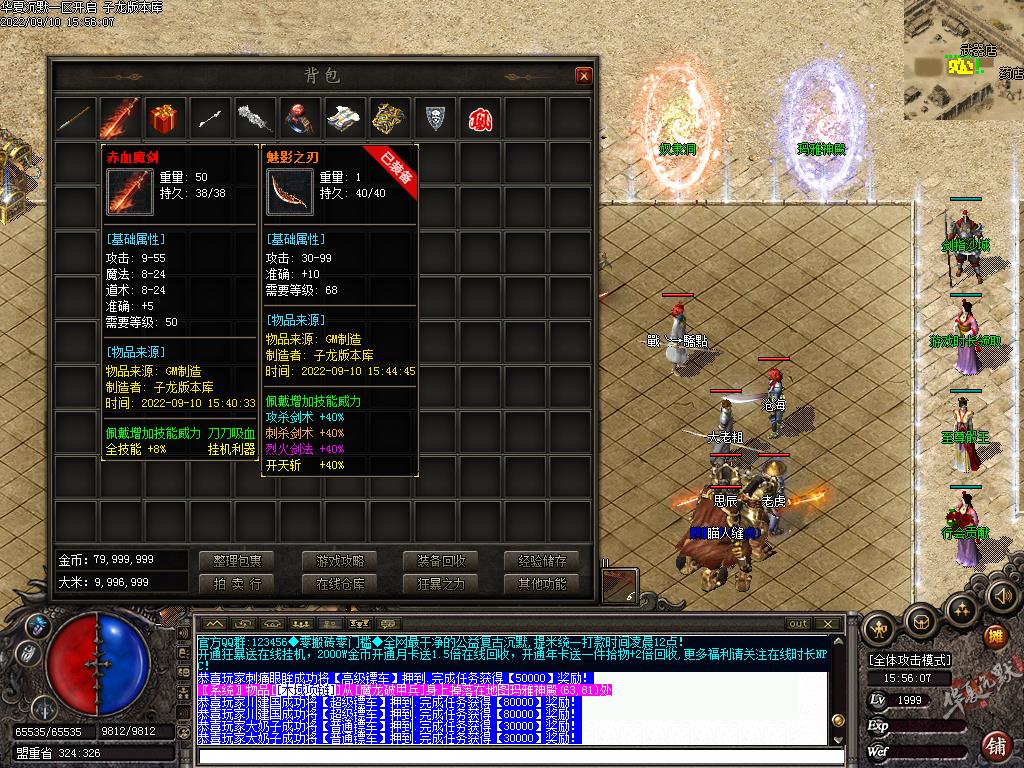Select the skull shield item
Screen dimensions: 1024x768
click(434, 118)
